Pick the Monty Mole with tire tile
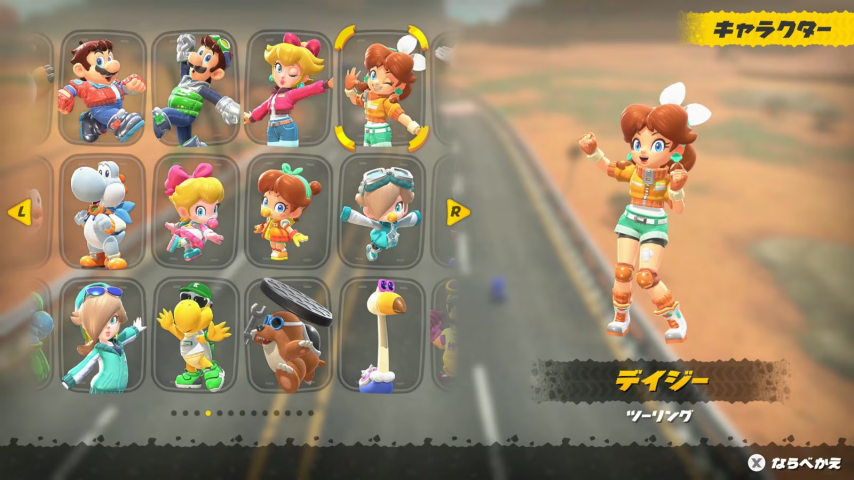This screenshot has width=854, height=480. coord(289,335)
